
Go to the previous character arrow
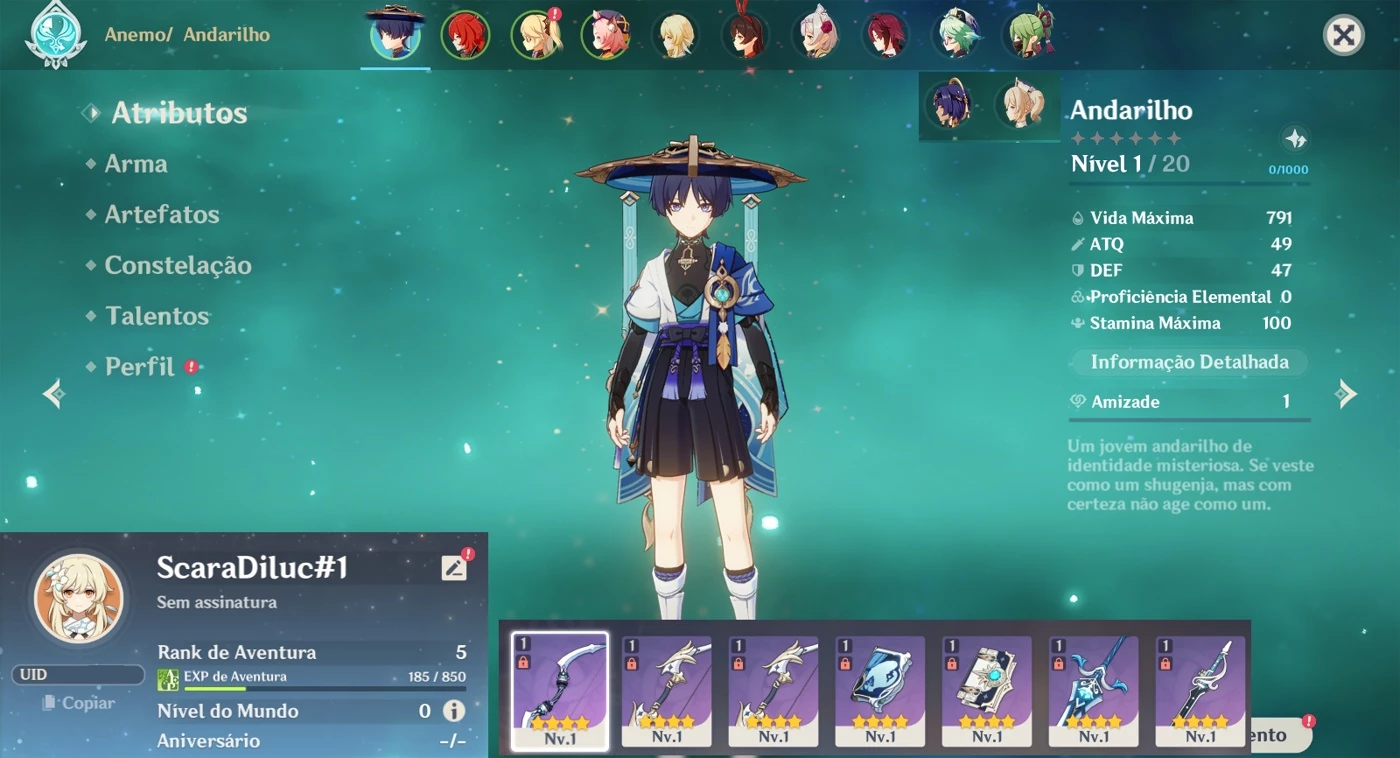click(x=53, y=394)
